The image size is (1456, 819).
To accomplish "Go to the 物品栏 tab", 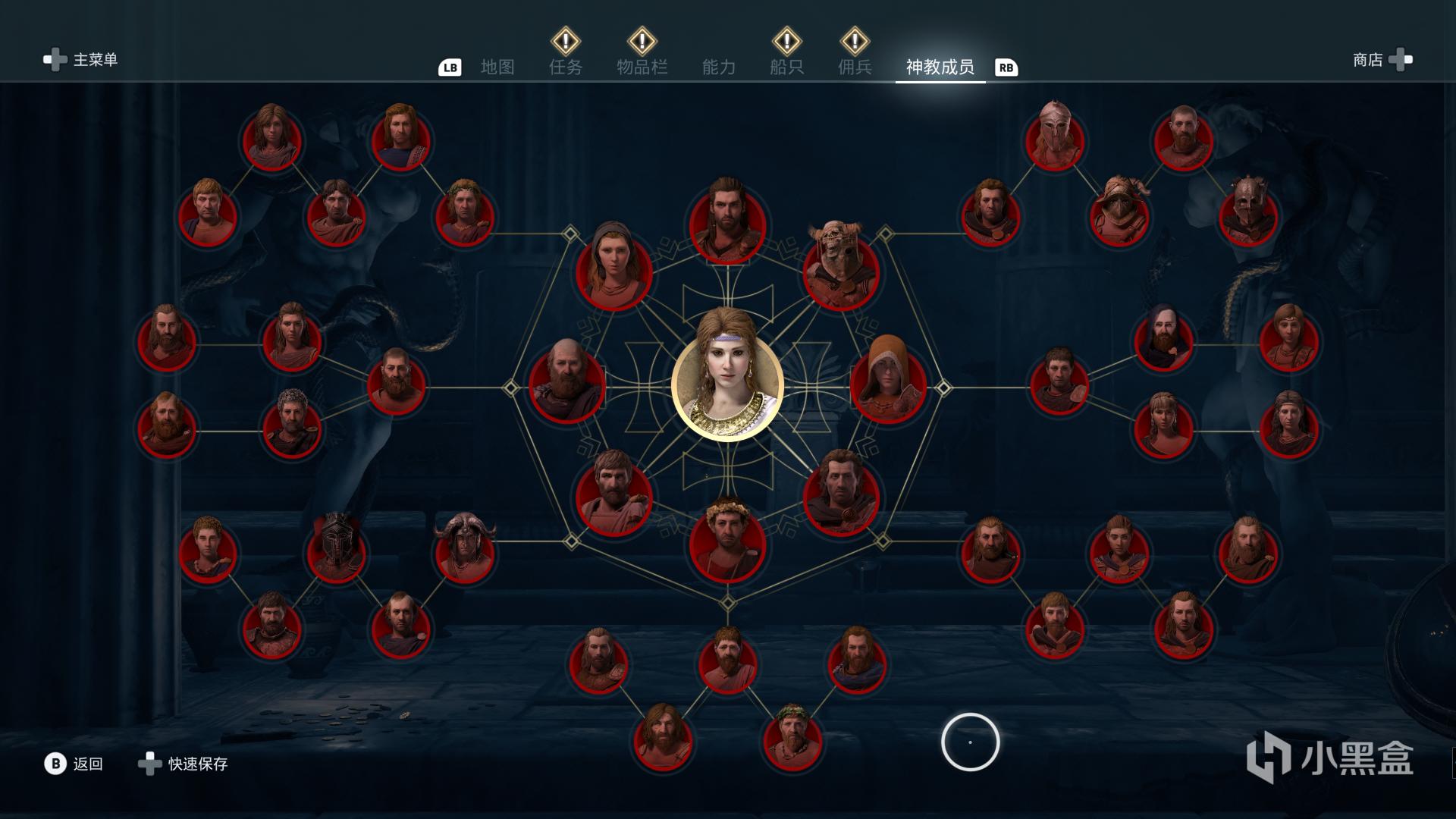I will 642,67.
